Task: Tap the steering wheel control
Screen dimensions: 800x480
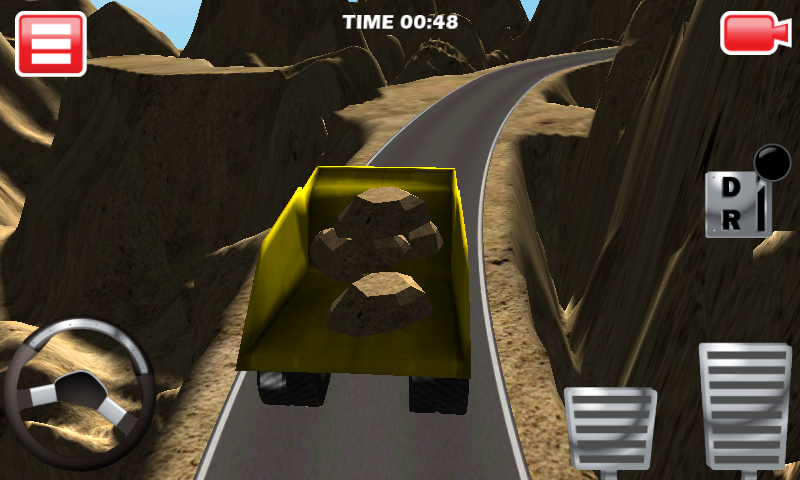Action: click(79, 393)
